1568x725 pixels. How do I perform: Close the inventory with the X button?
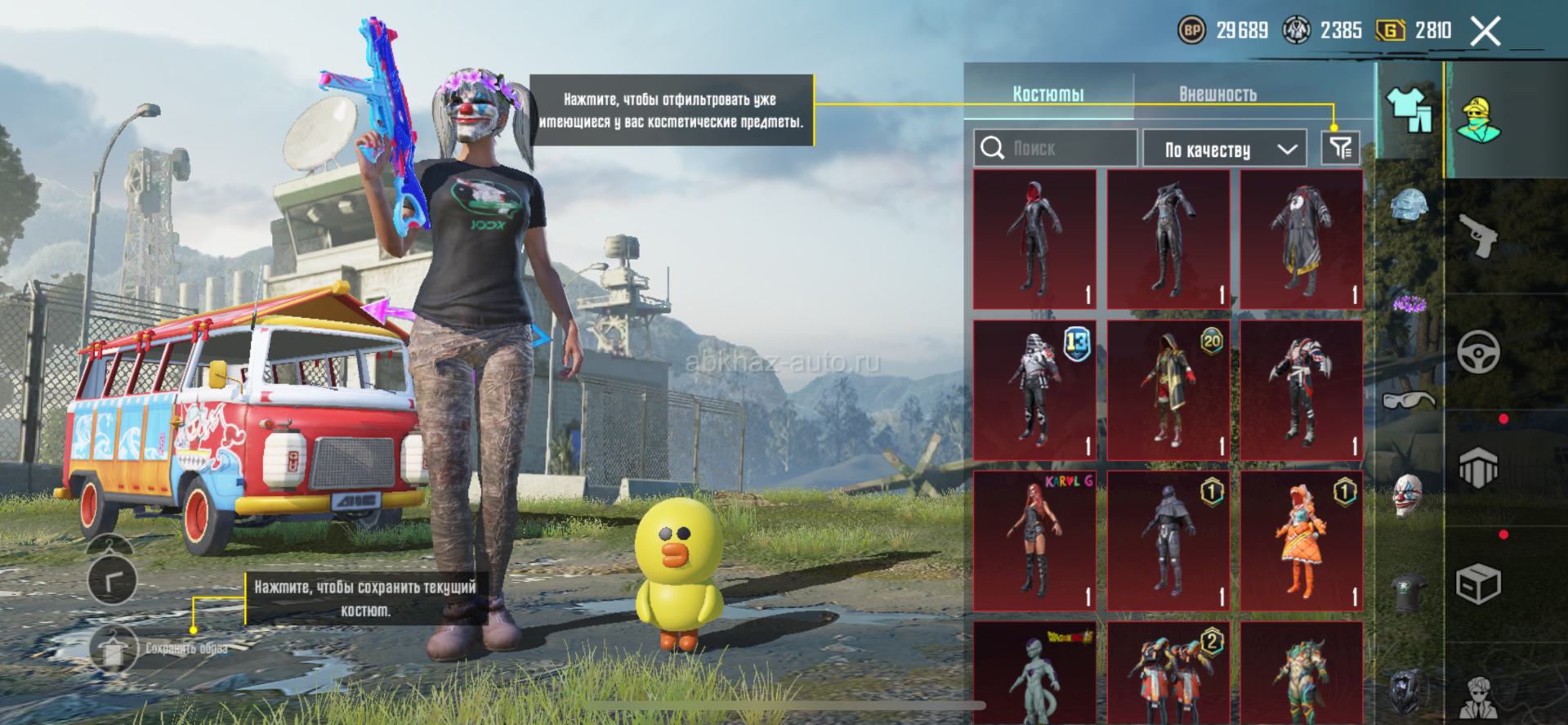[x=1485, y=32]
